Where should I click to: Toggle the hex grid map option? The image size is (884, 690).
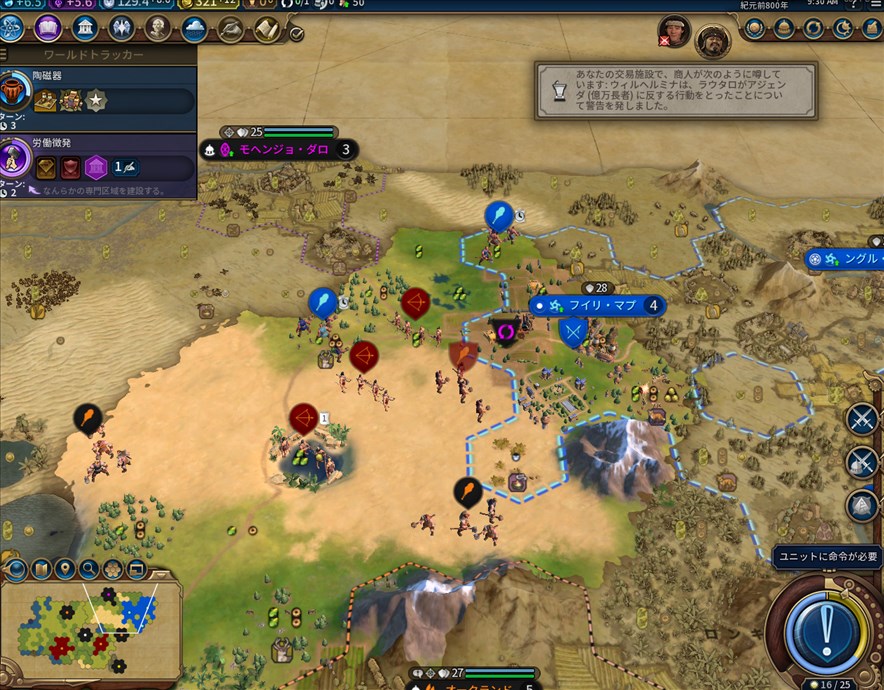coord(113,571)
